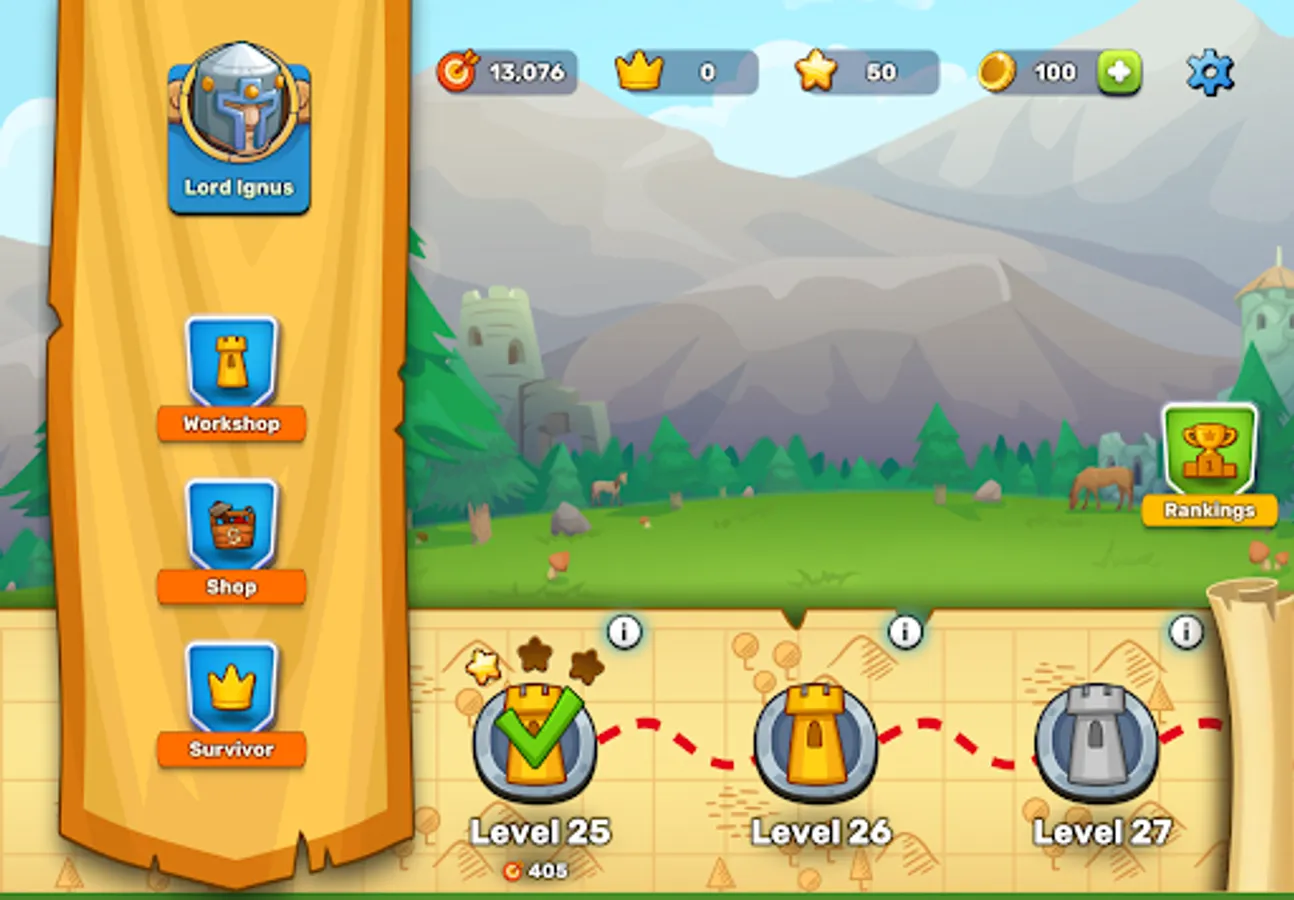Click the arrow target currency icon
Image resolution: width=1294 pixels, height=900 pixels.
461,71
